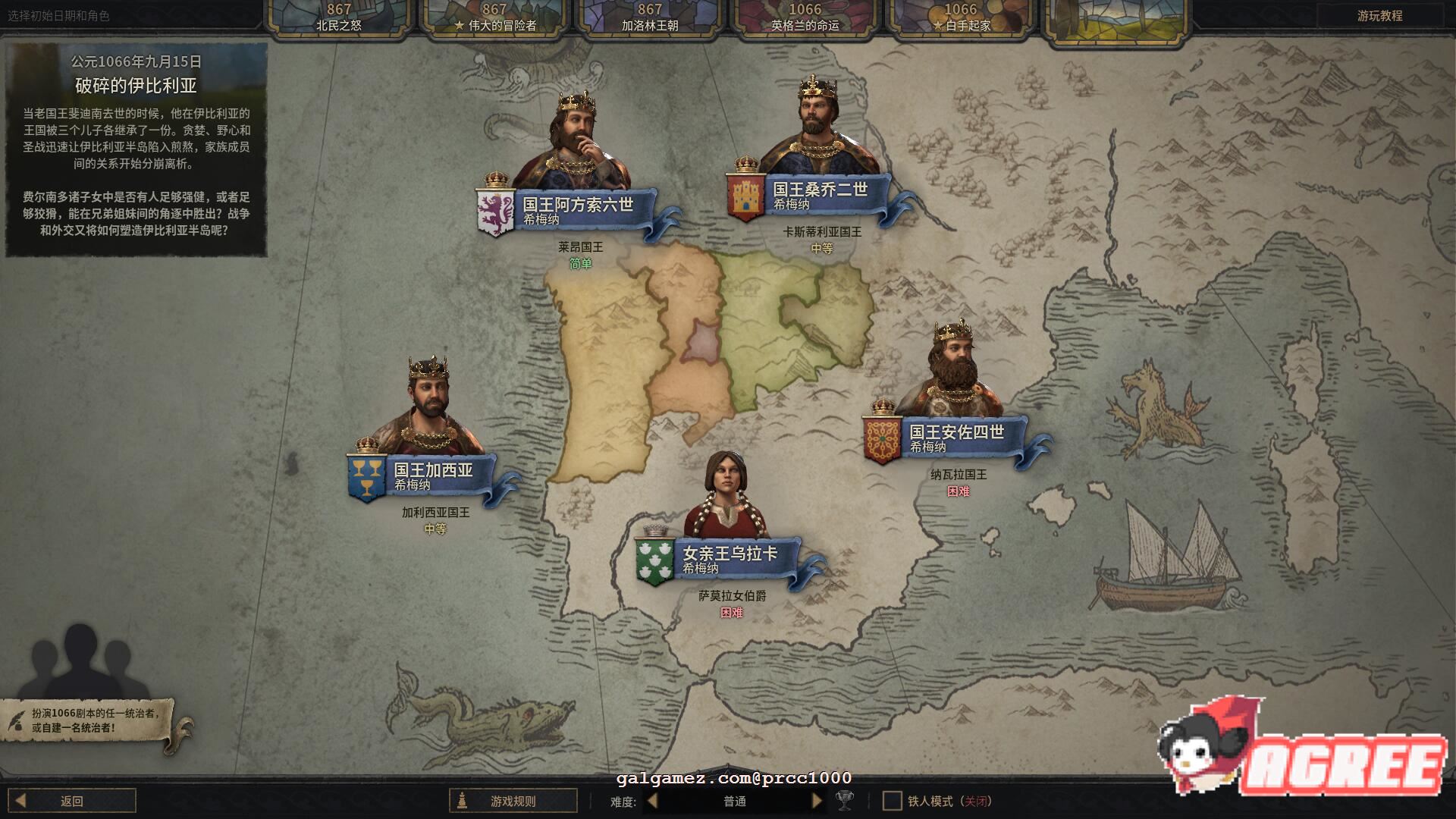Switch to the 加洛林王朝 bookmark
Viewport: 1456px width, 819px height.
coord(650,17)
